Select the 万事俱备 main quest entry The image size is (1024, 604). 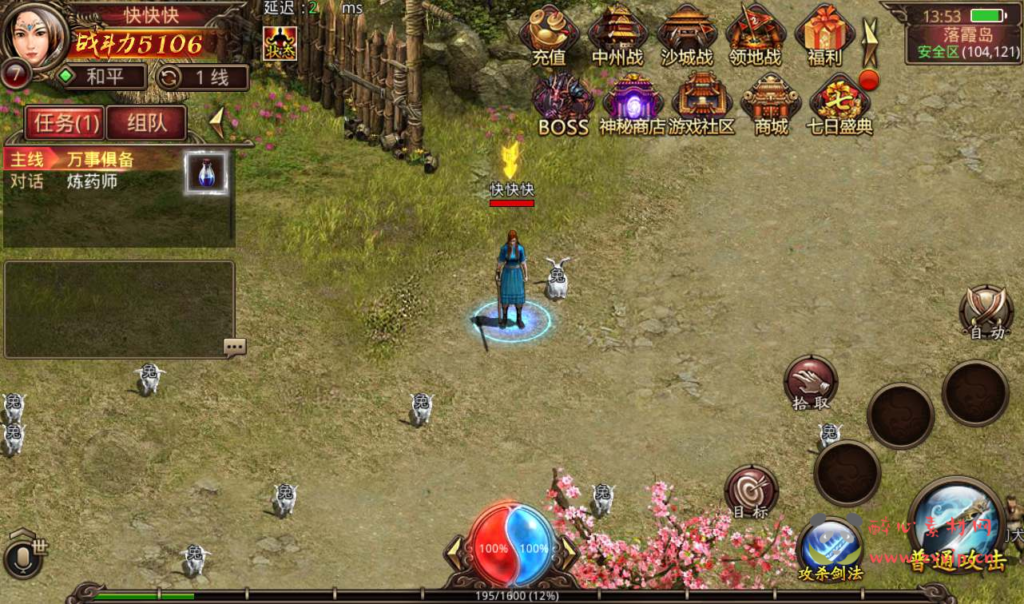[98, 160]
